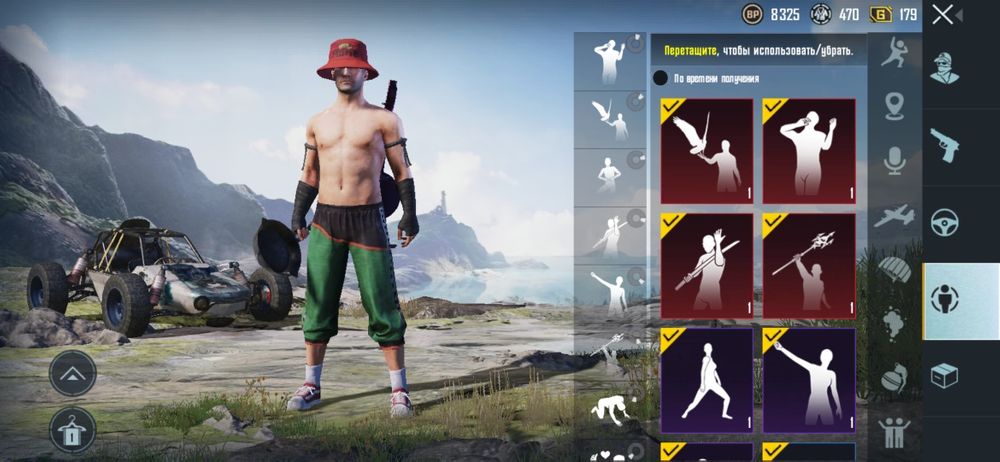
Task: Select the microphone voice subcategory
Action: click(x=894, y=160)
